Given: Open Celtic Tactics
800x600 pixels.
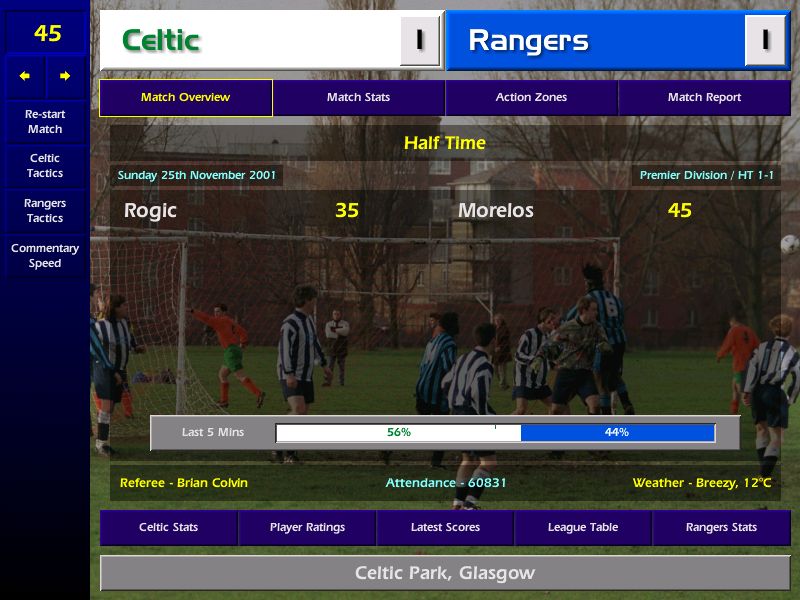Looking at the screenshot, I should click(x=45, y=166).
